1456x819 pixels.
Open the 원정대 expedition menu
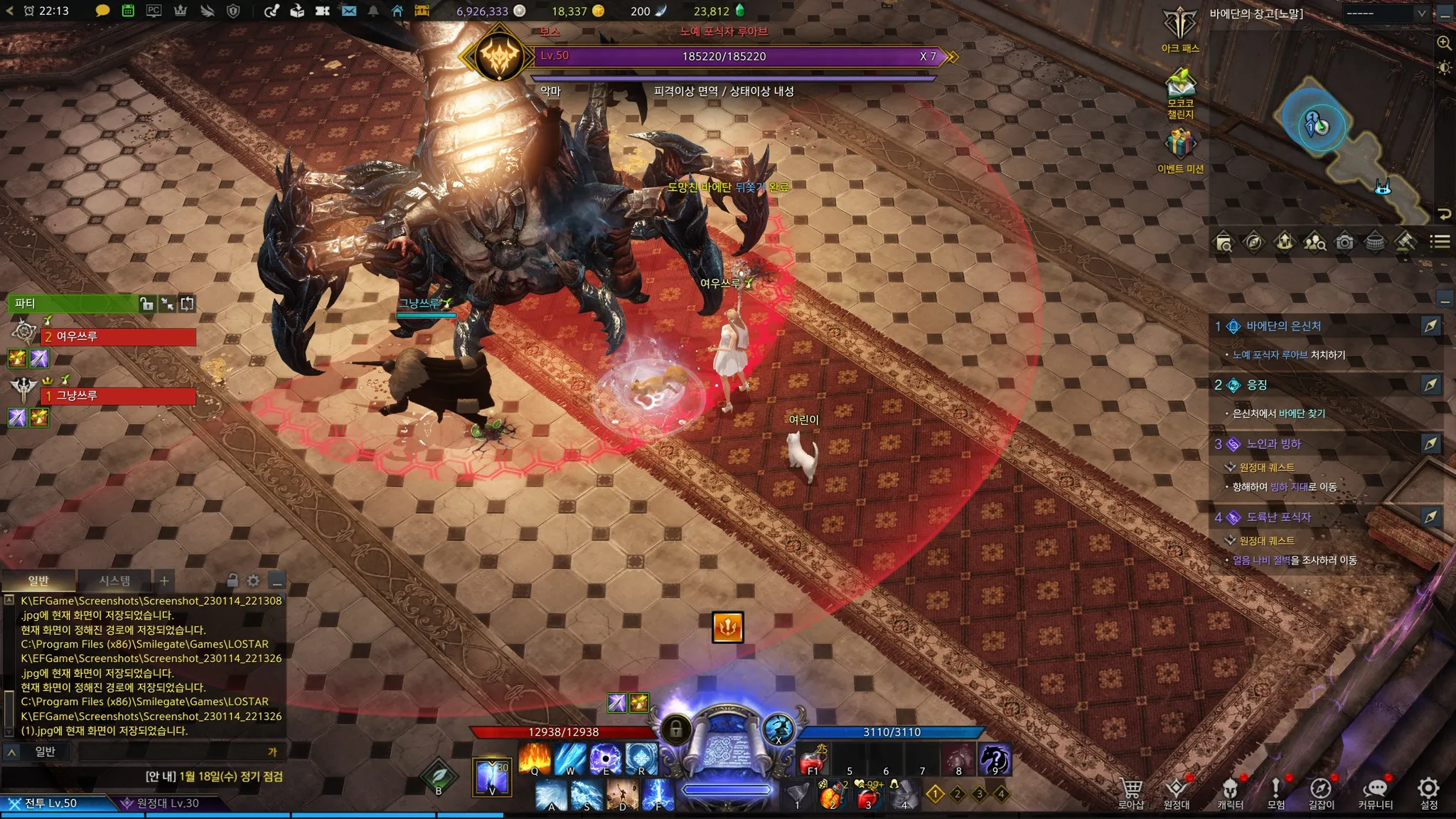coord(1177,792)
